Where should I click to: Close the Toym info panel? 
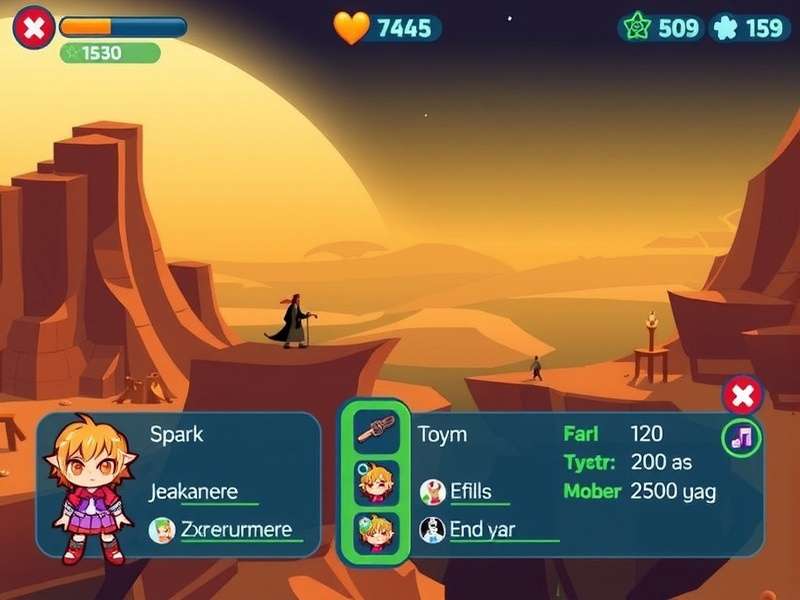(742, 396)
